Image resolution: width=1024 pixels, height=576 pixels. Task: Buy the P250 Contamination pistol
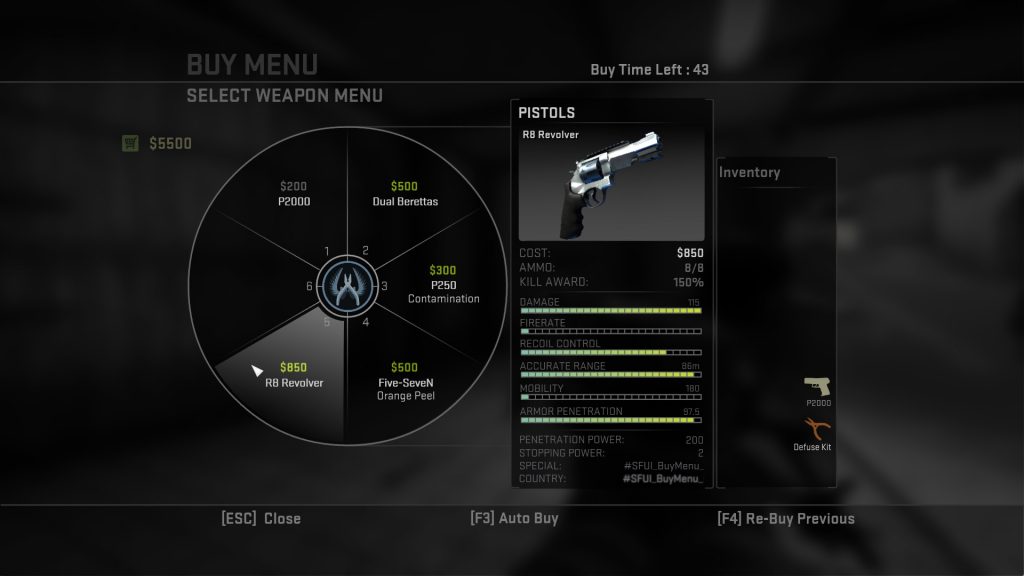pyautogui.click(x=442, y=285)
